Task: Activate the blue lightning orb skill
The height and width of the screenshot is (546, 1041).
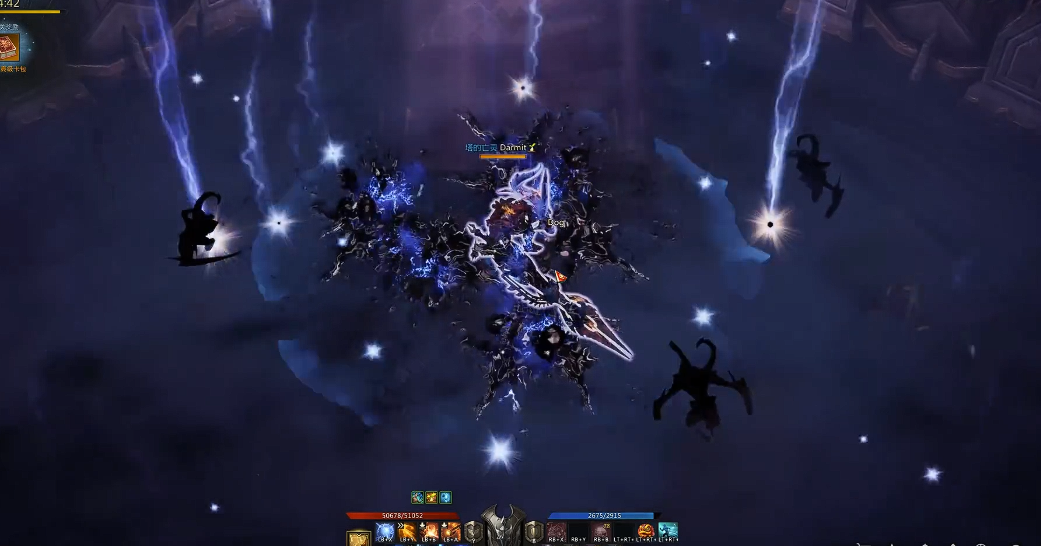Action: pyautogui.click(x=385, y=531)
